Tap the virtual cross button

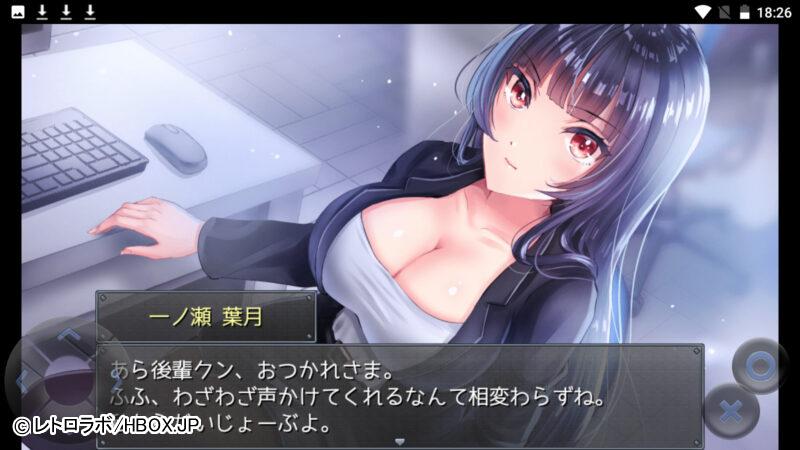pos(731,411)
